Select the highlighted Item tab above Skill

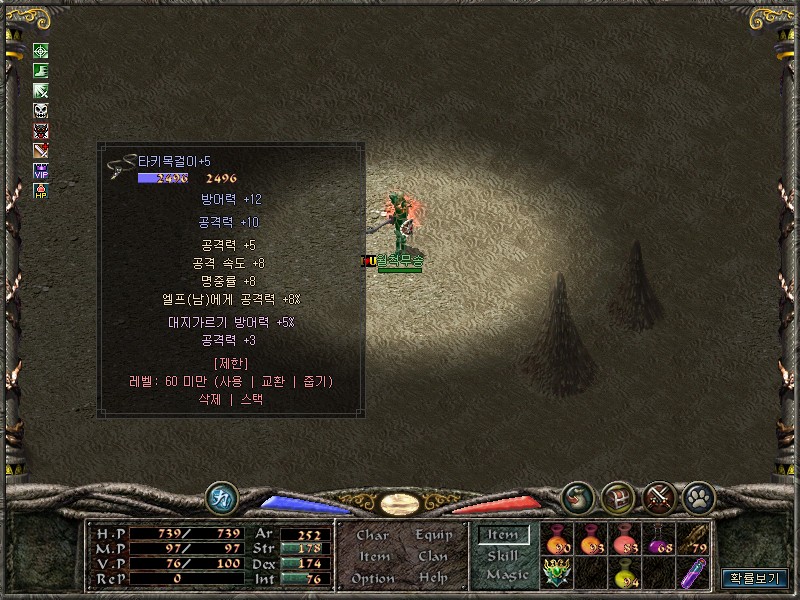tap(502, 535)
